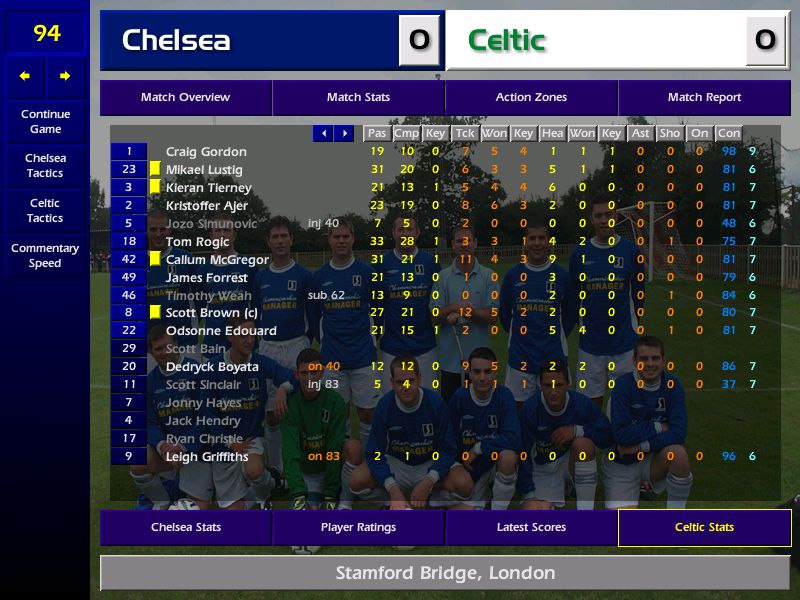Switch to Player Ratings
The width and height of the screenshot is (800, 600).
pos(358,527)
